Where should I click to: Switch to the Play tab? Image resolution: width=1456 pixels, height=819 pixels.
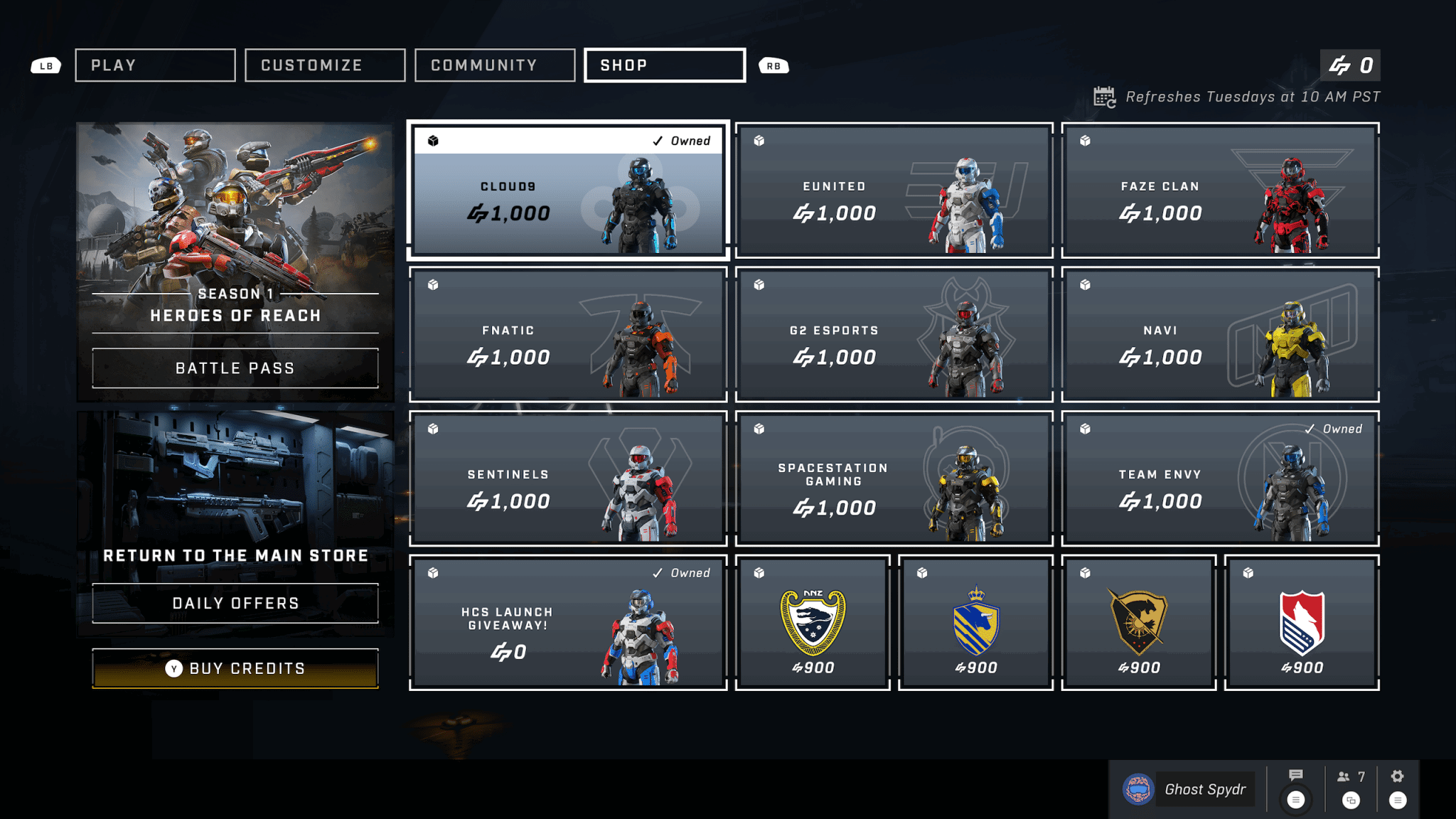(x=155, y=65)
